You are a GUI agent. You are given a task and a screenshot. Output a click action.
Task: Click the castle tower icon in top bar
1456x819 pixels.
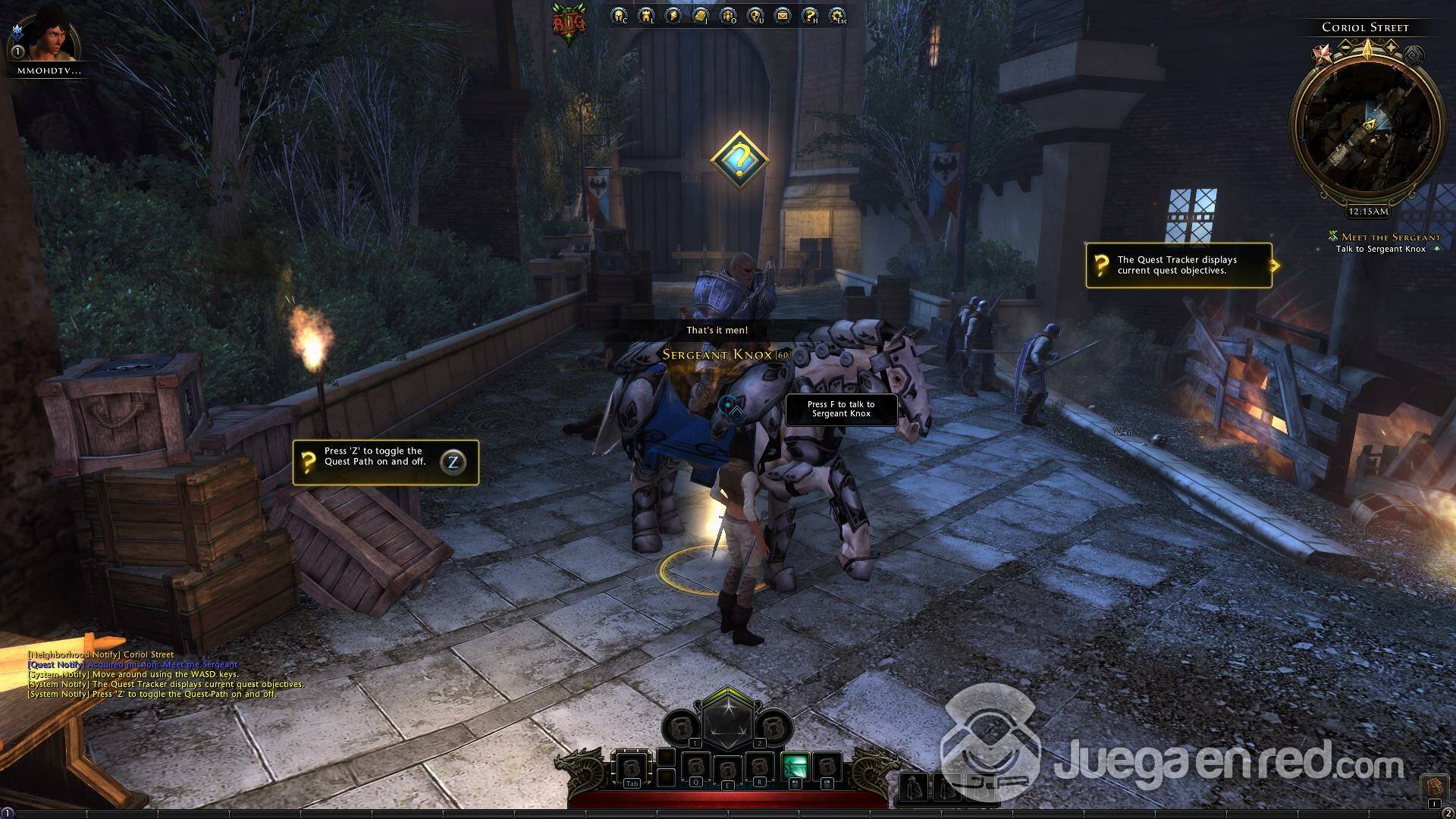tap(646, 16)
